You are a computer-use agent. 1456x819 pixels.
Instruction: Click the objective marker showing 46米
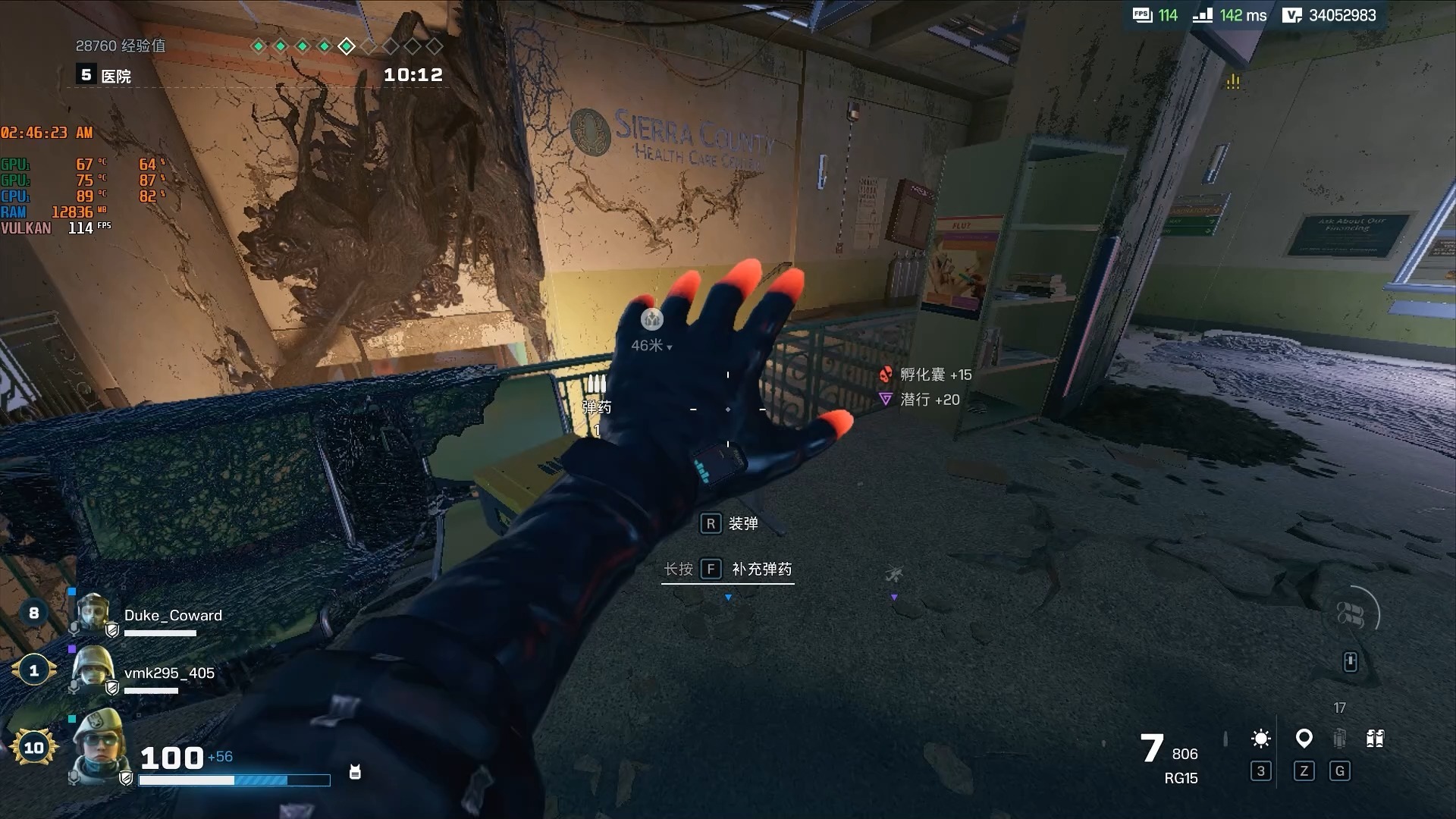(651, 320)
